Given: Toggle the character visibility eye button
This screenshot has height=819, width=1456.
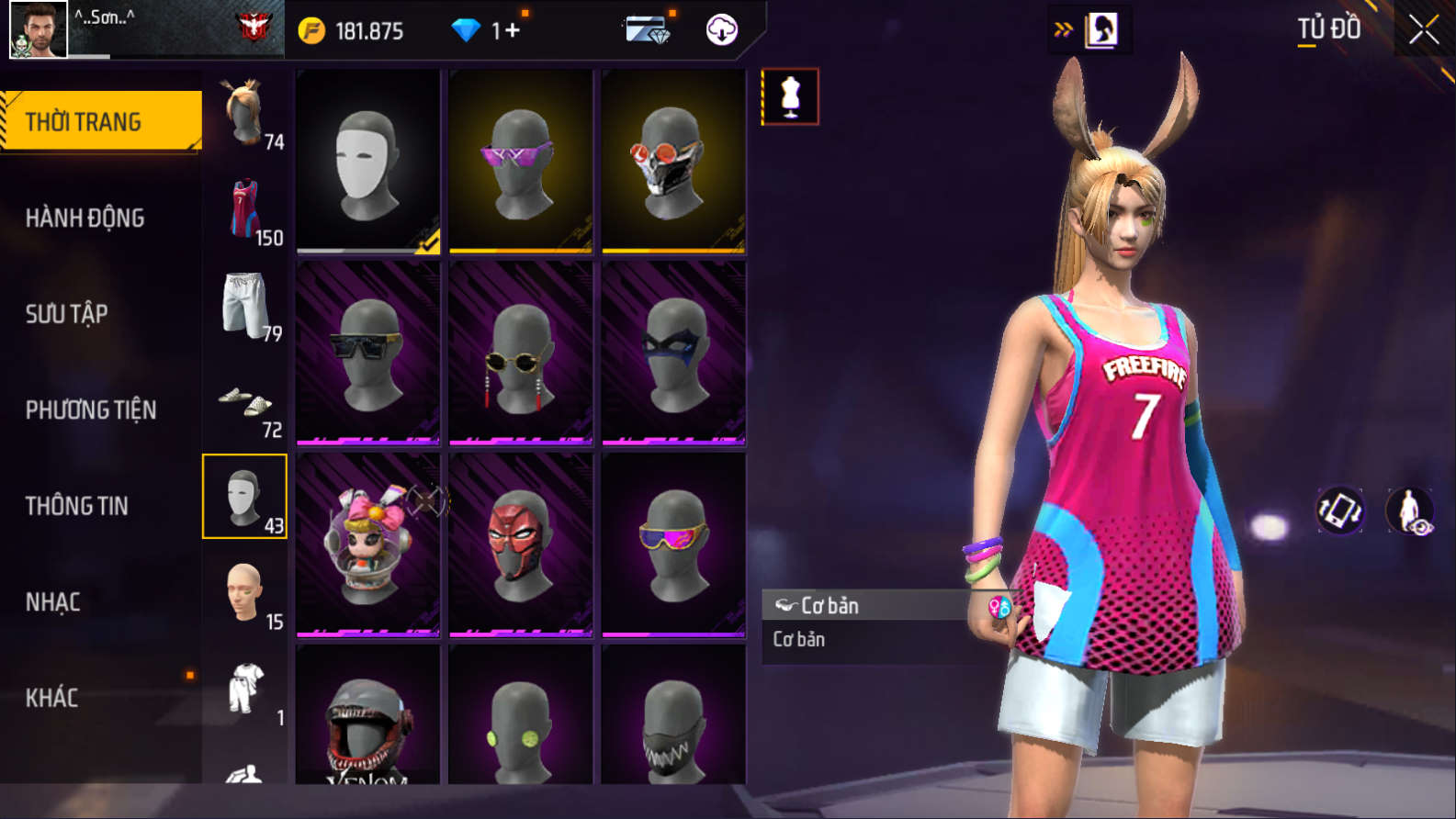Looking at the screenshot, I should point(1410,511).
